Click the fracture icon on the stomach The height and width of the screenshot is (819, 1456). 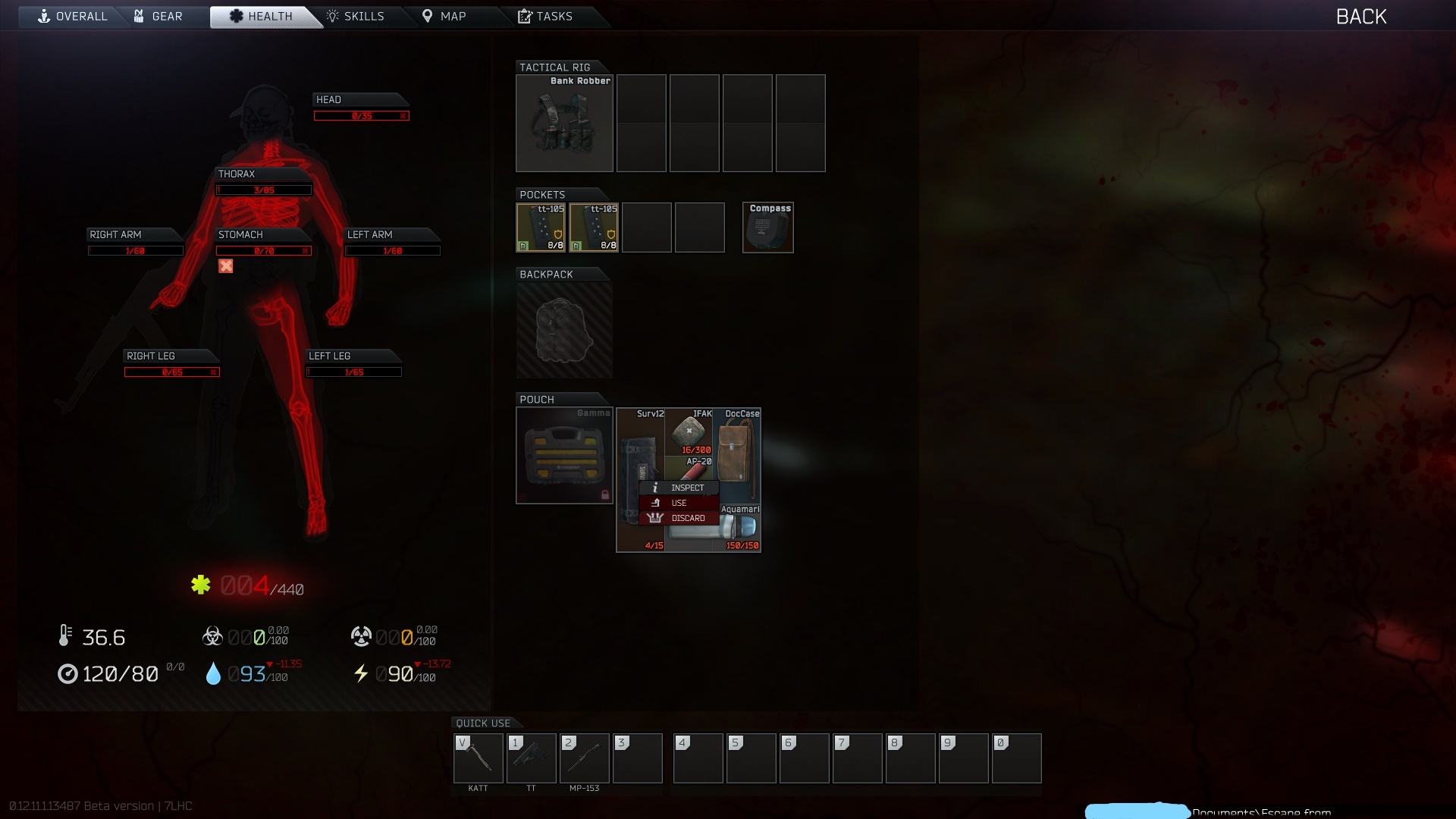click(x=226, y=266)
